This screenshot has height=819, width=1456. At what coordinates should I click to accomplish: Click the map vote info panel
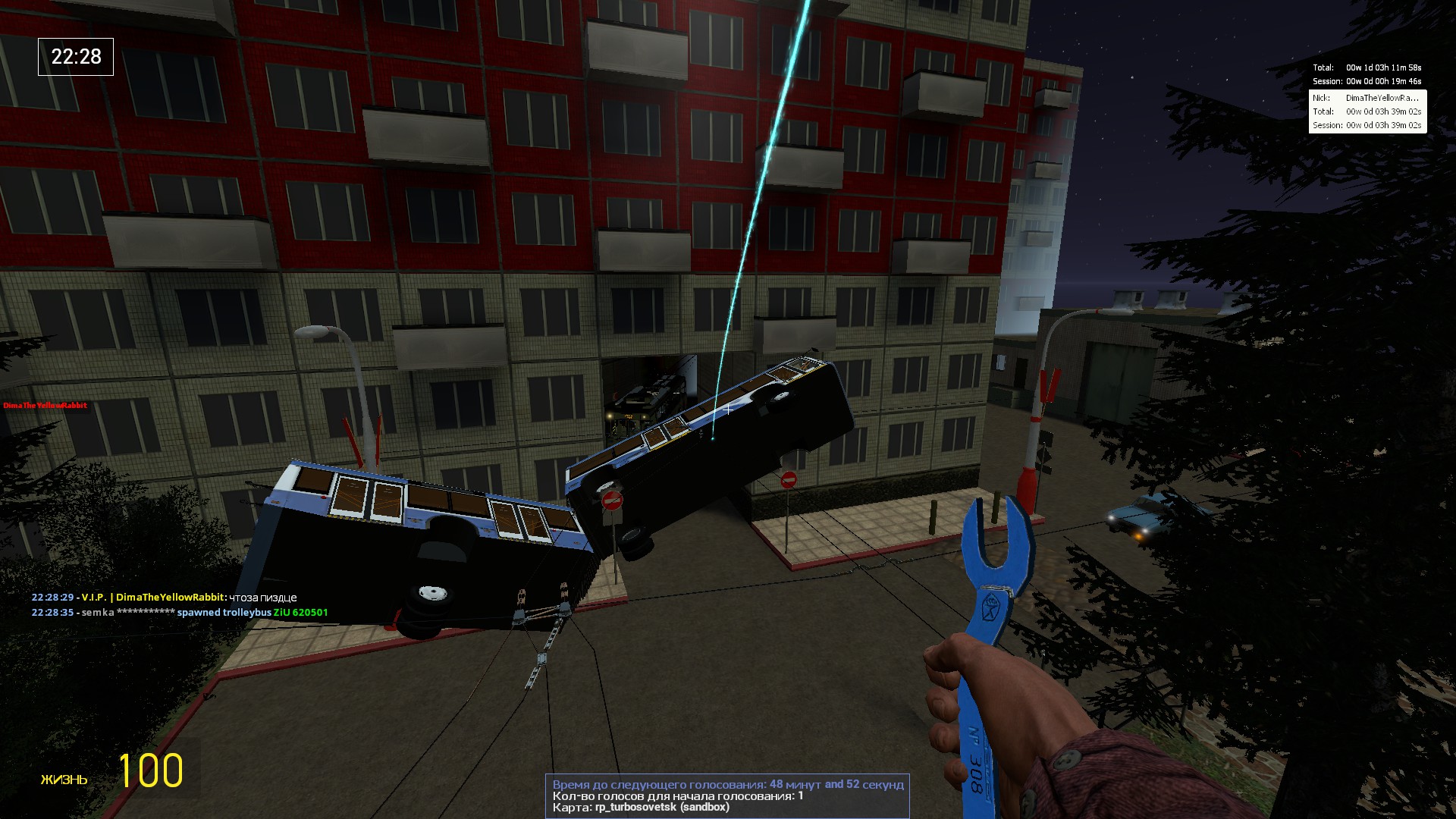pos(726,795)
